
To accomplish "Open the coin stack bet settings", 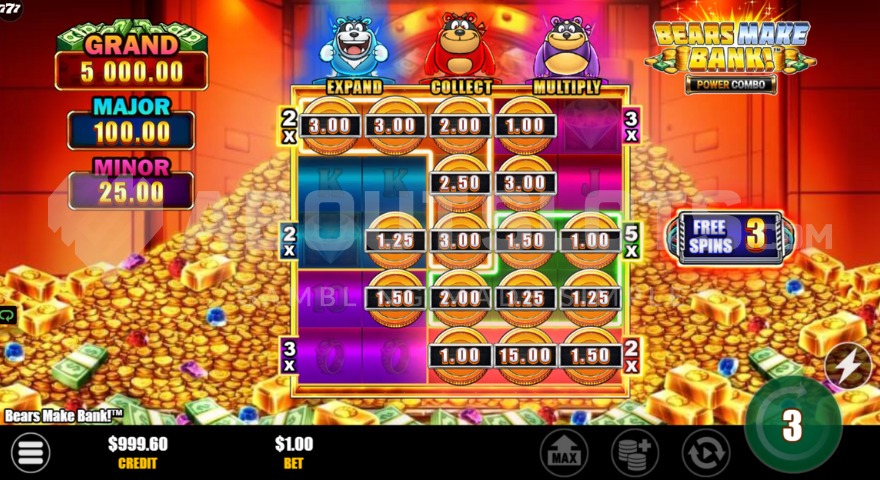I will pyautogui.click(x=634, y=453).
